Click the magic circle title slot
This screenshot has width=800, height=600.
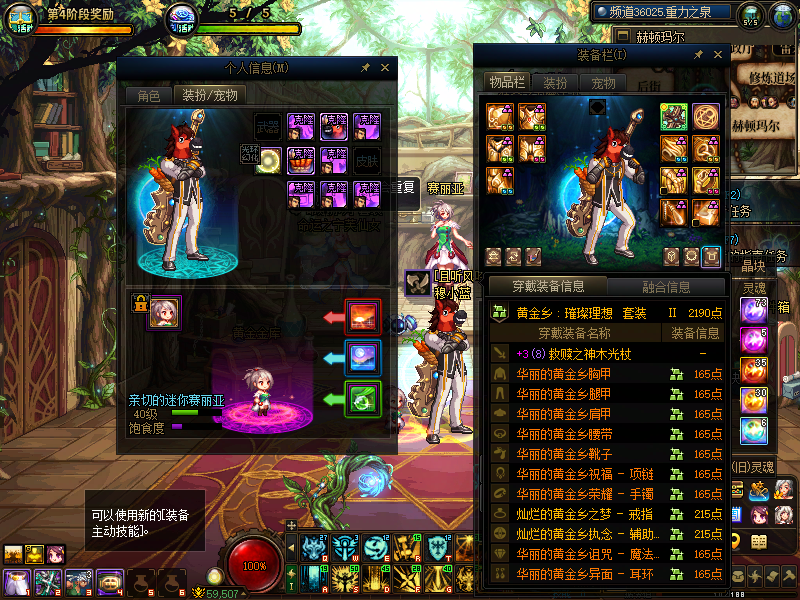click(x=706, y=116)
